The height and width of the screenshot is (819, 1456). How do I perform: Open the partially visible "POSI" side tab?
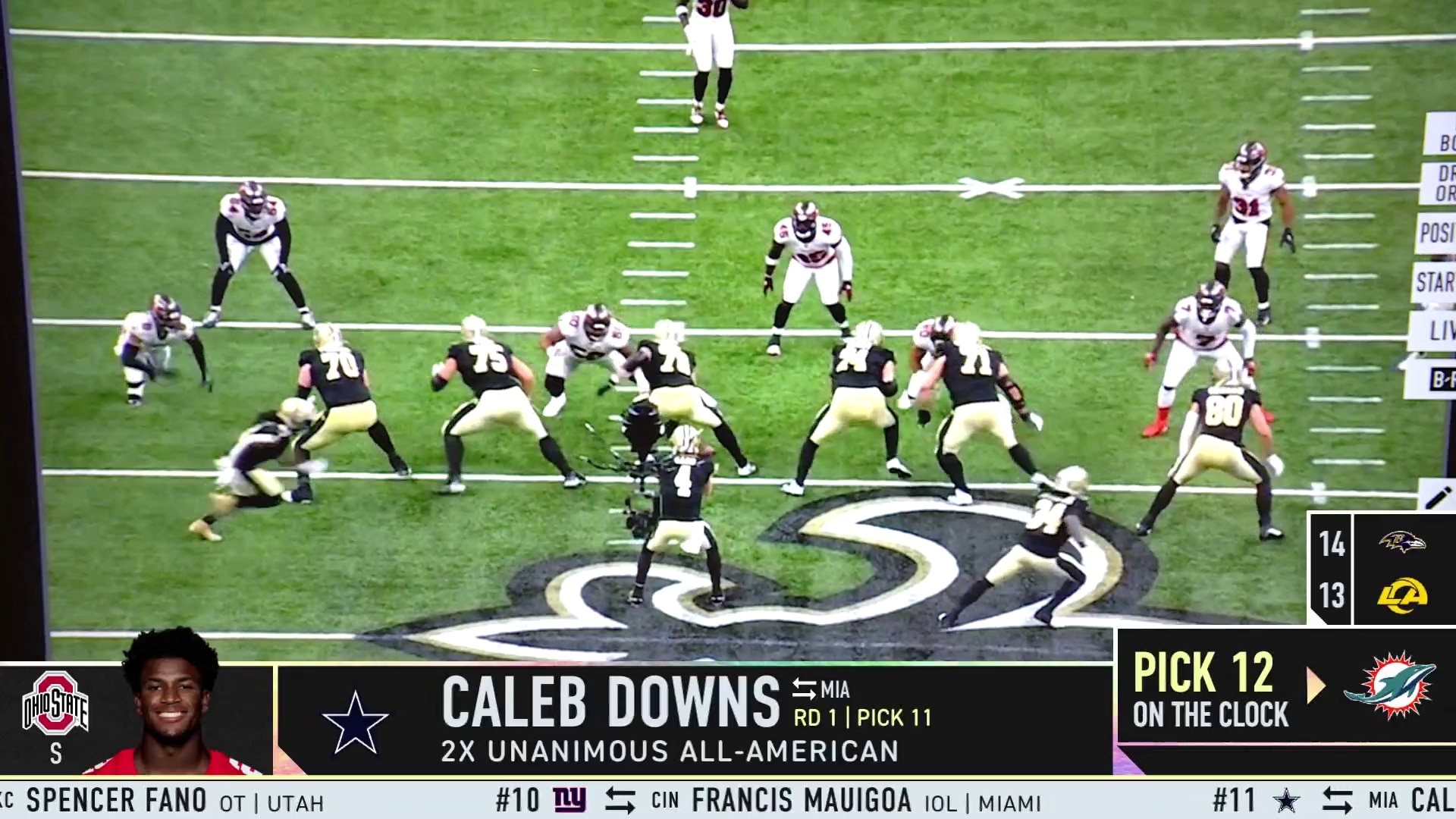(x=1436, y=233)
